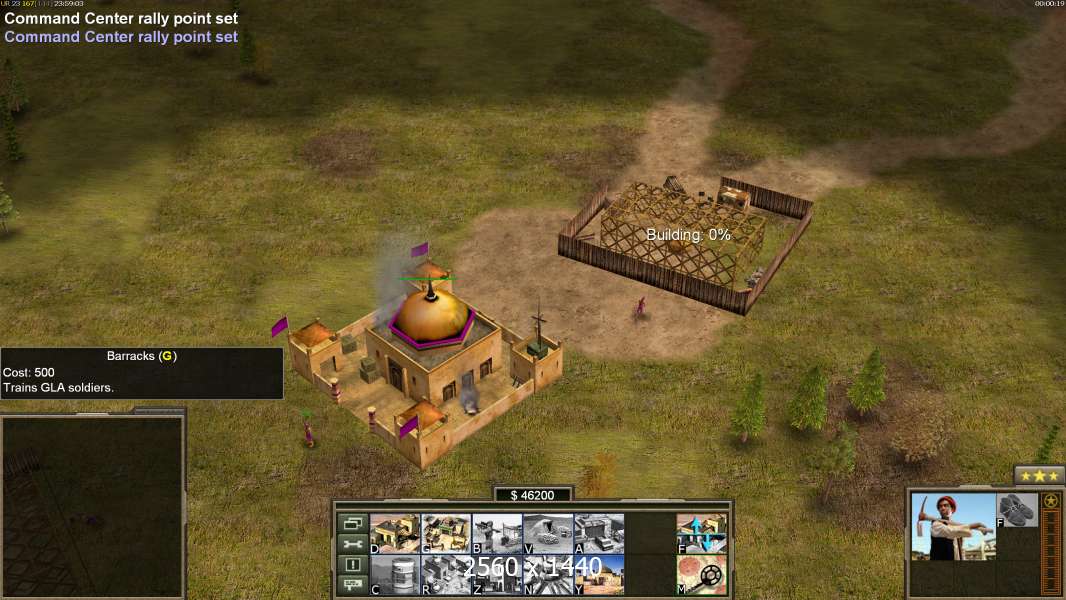1066x600 pixels.
Task: Click the overlapping windows button on command bar
Action: [x=352, y=523]
